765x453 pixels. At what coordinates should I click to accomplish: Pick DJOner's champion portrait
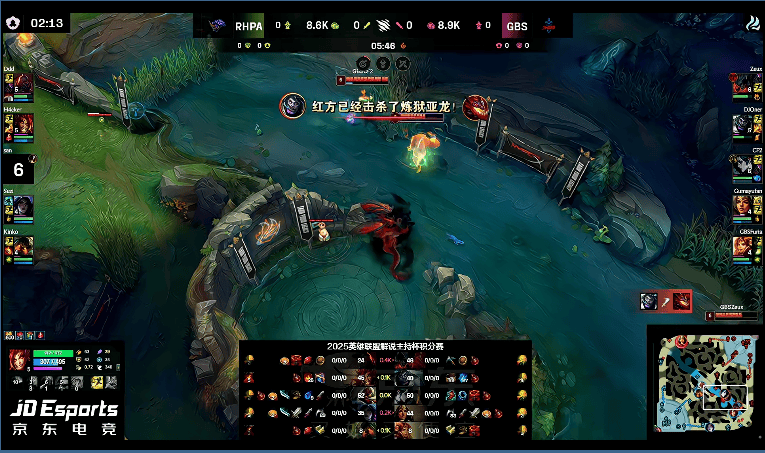point(743,124)
